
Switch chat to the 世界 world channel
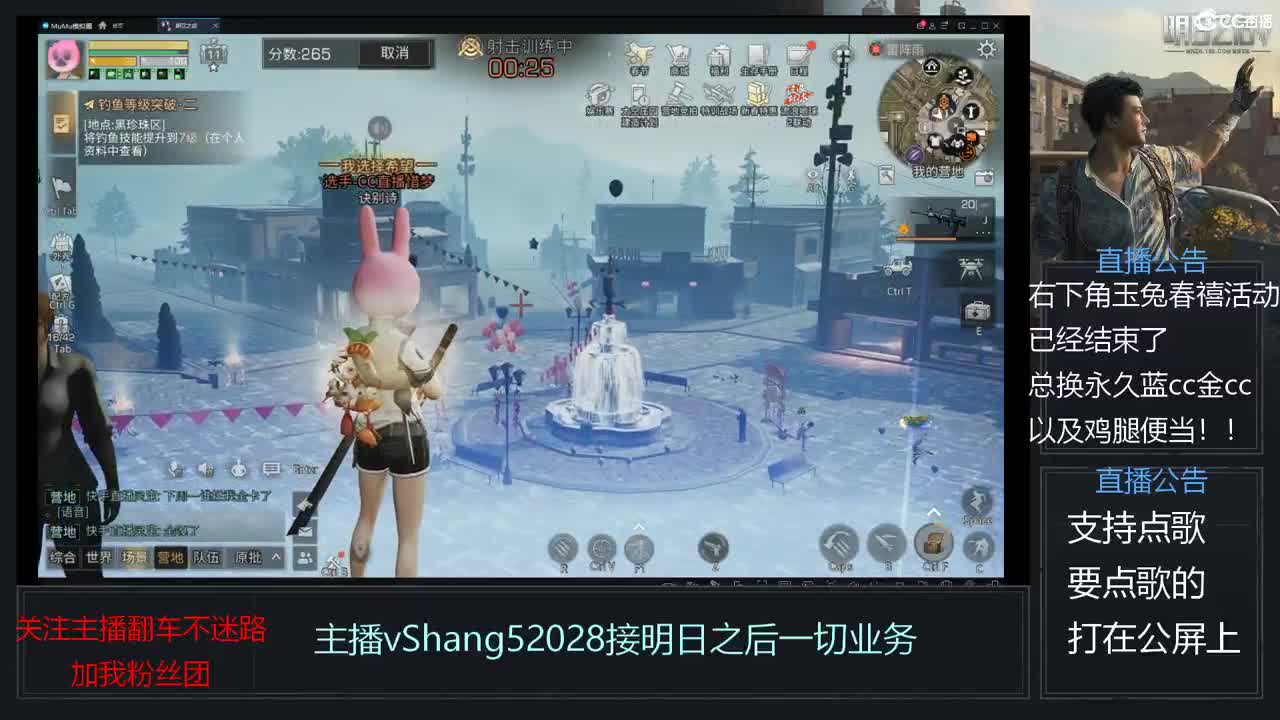[99, 558]
